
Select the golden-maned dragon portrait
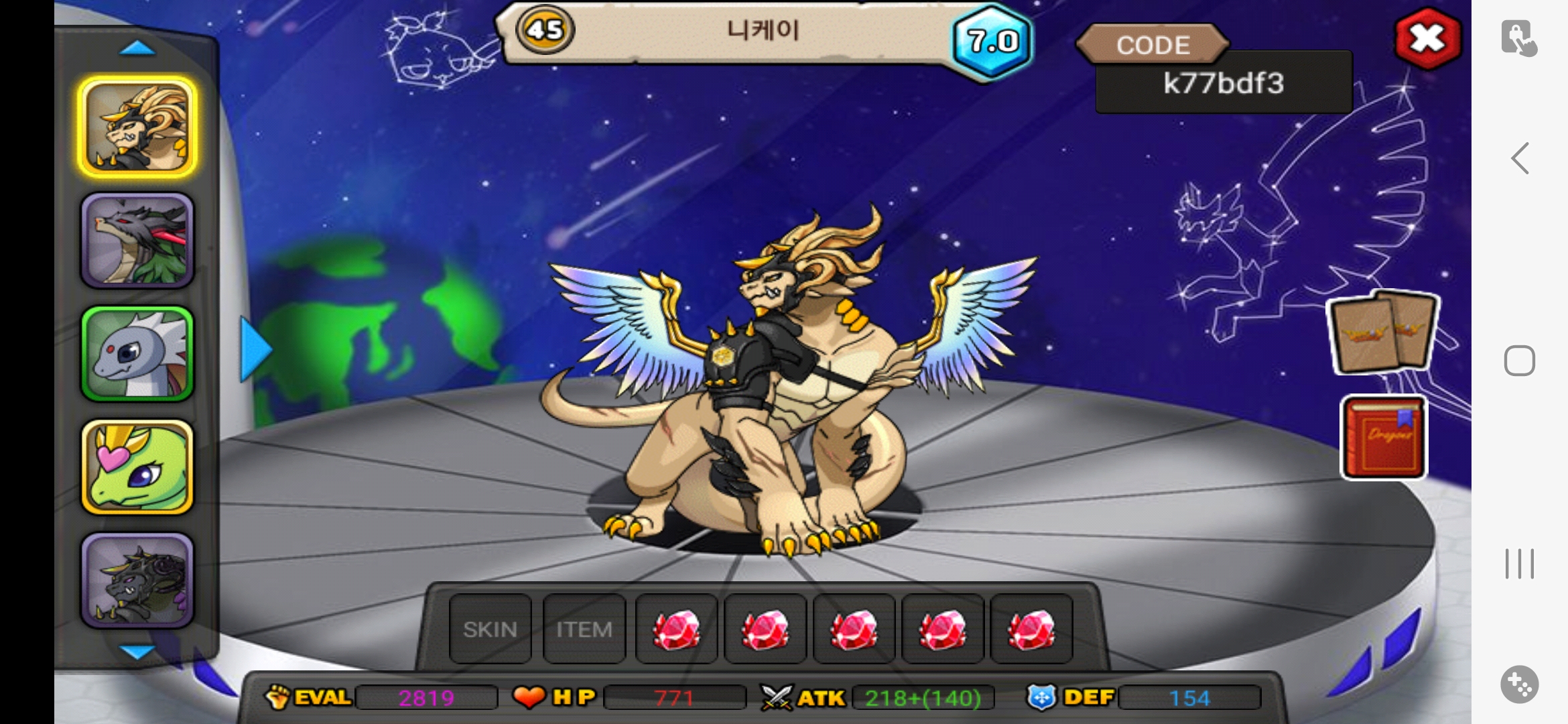(137, 127)
